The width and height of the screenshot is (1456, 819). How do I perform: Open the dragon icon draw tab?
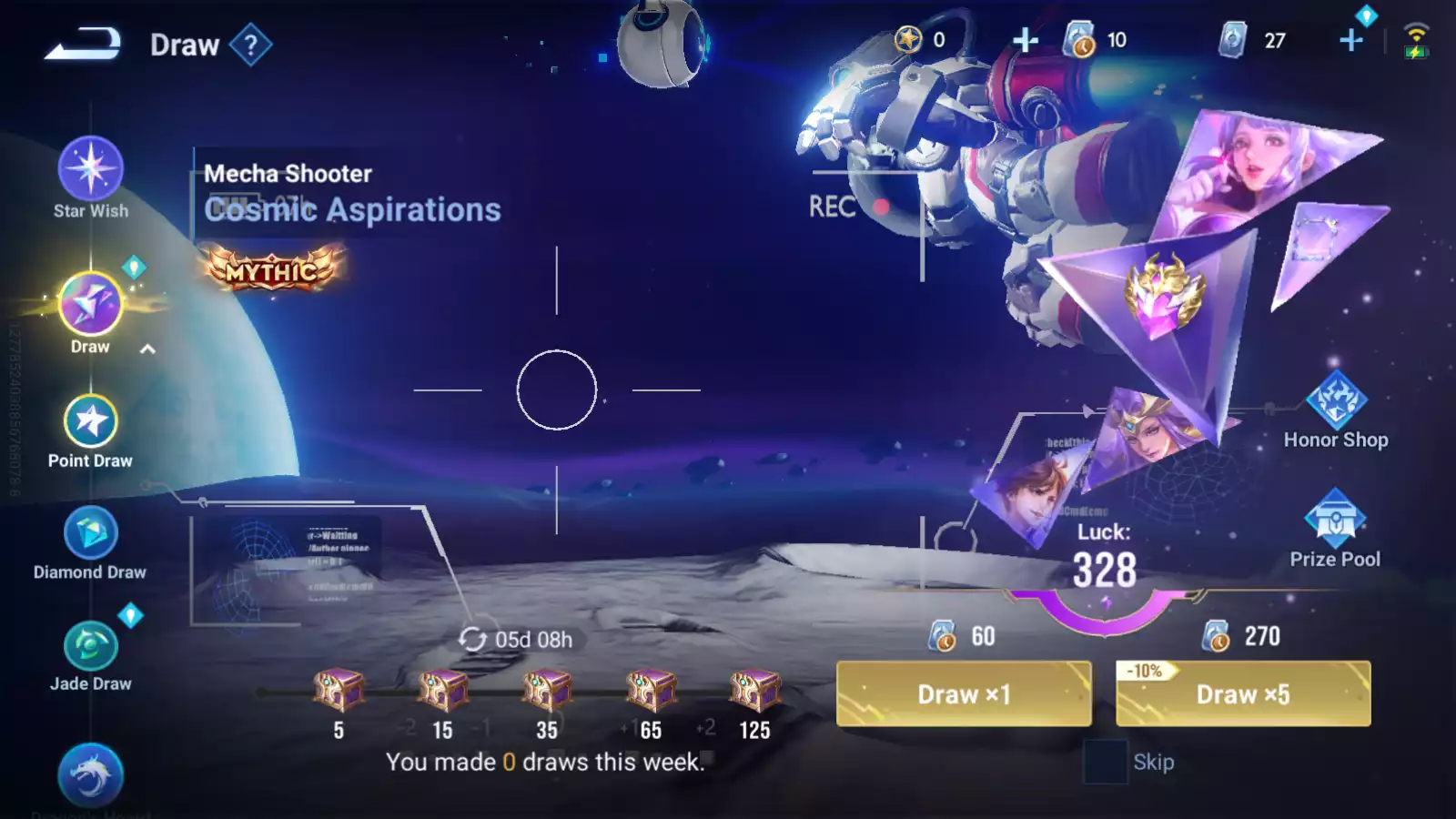click(90, 775)
